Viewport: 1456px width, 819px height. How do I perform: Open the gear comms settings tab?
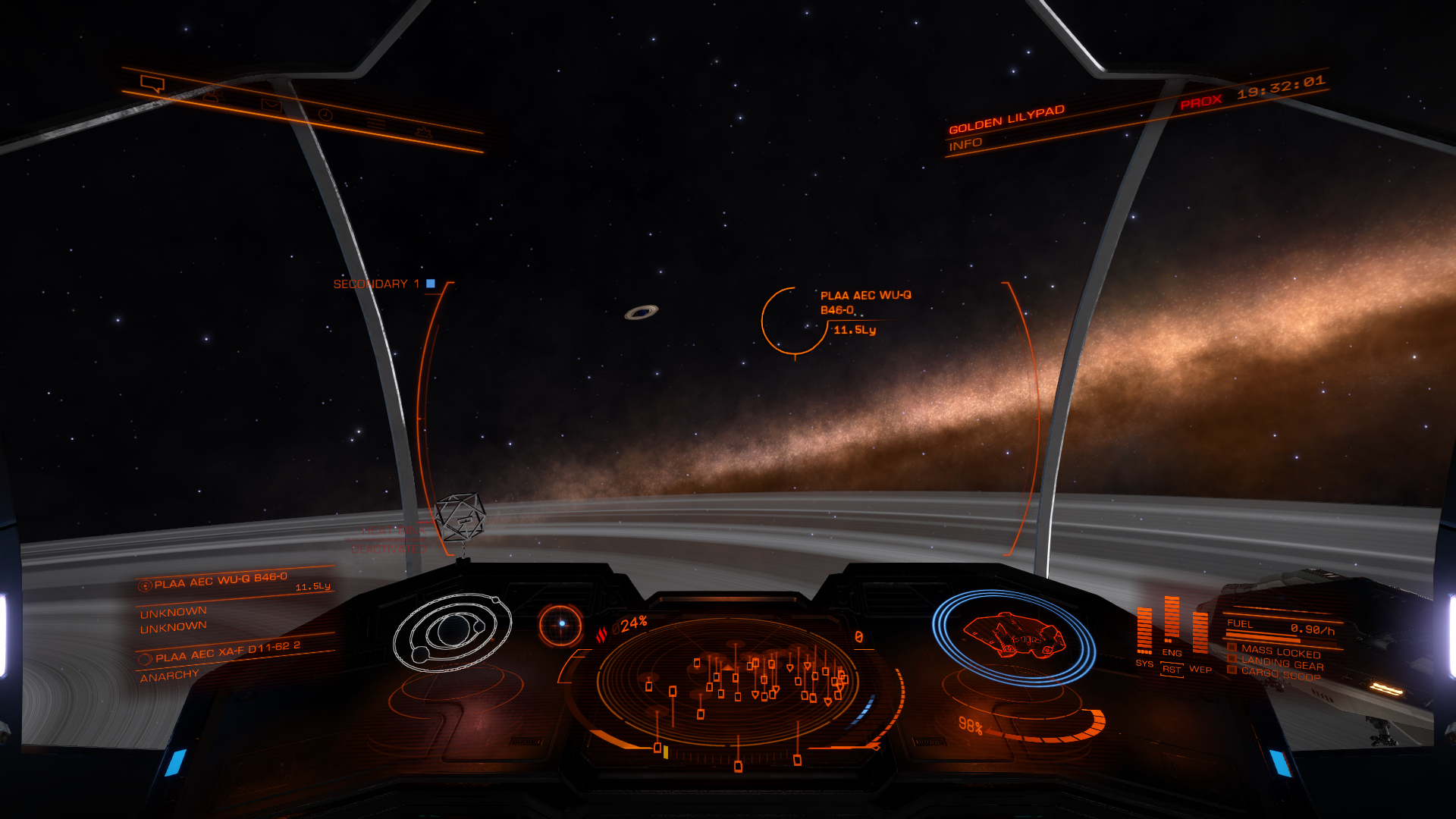click(x=423, y=133)
